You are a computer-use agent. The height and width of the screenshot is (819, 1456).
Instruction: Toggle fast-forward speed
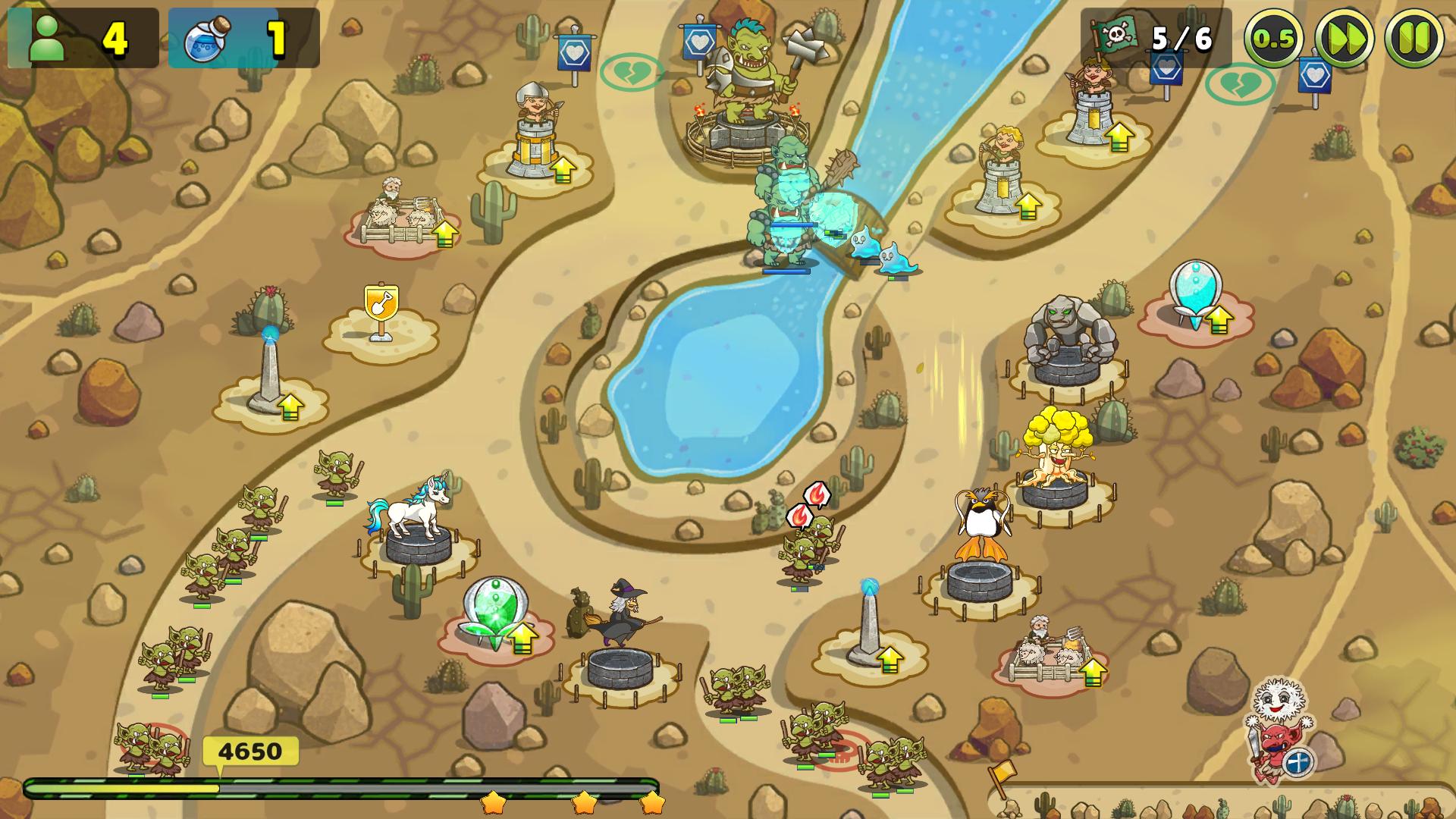[1344, 38]
